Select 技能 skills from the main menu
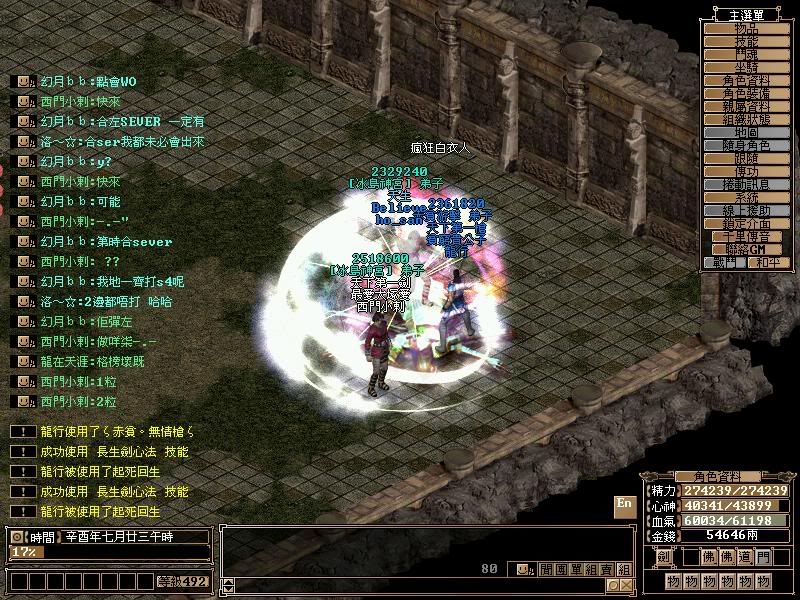This screenshot has height=600, width=800. [x=746, y=41]
